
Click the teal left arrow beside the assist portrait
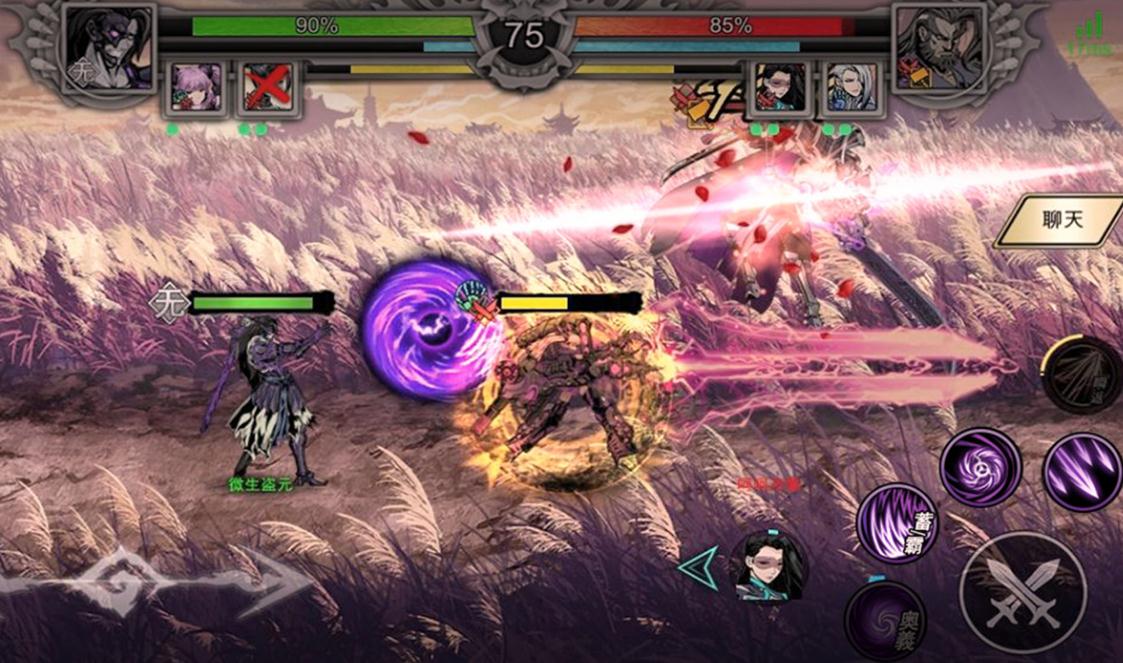click(697, 565)
